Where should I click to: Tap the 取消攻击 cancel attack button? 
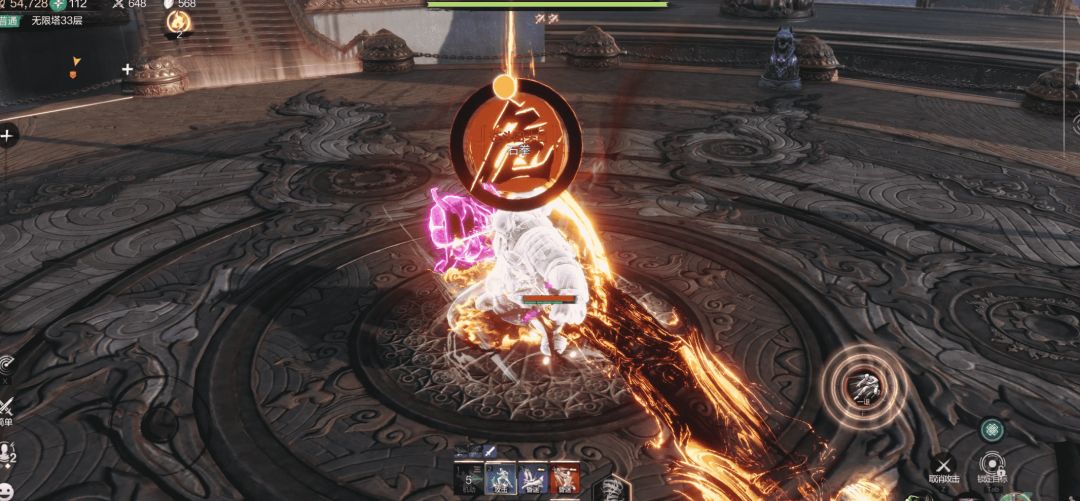943,465
